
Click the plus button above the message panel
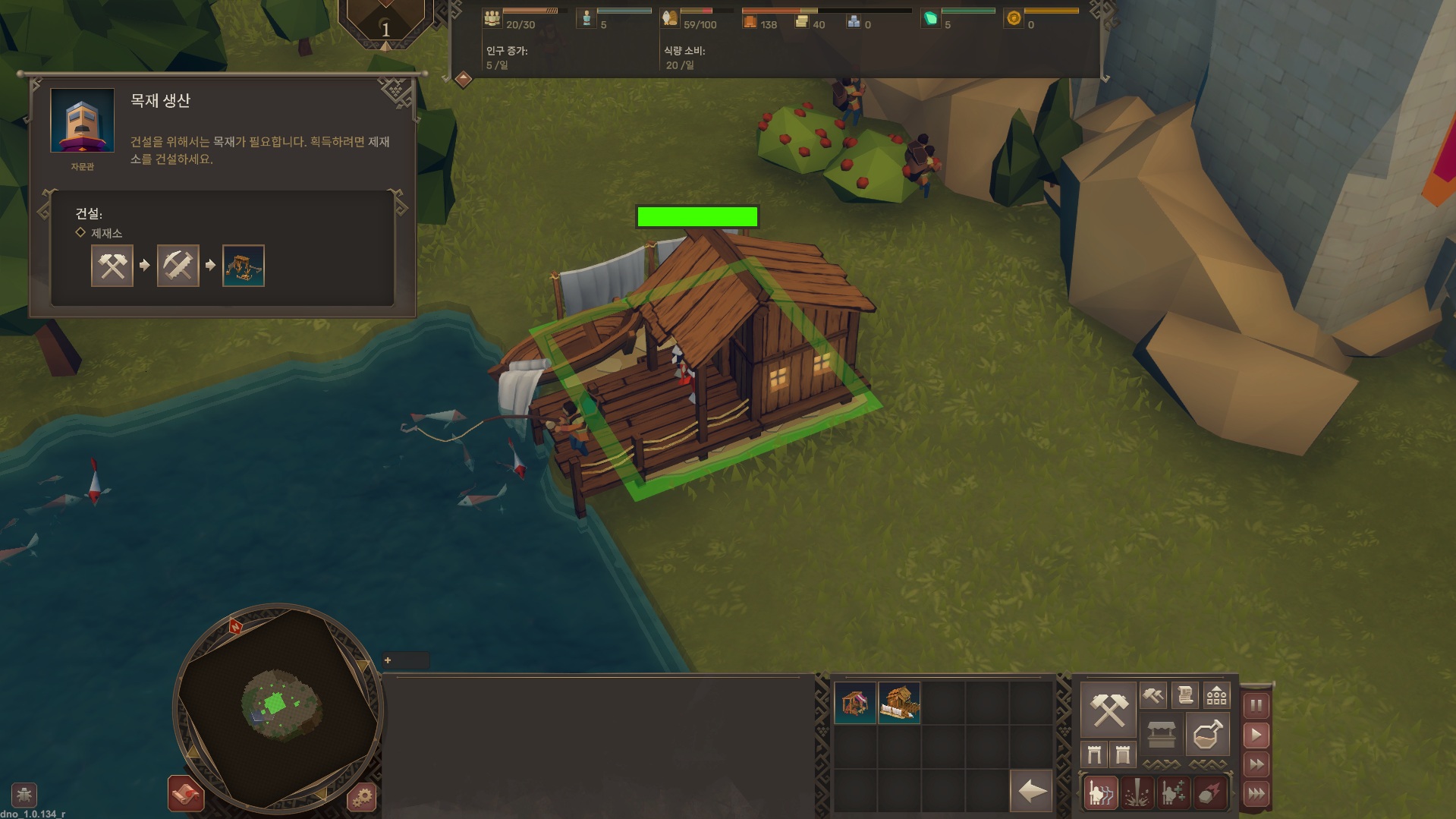[x=388, y=660]
